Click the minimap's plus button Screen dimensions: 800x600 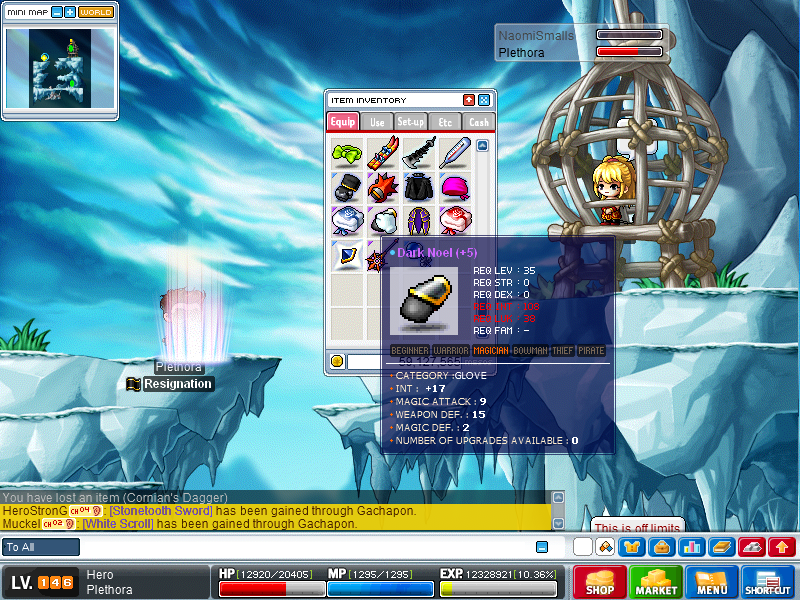point(70,12)
